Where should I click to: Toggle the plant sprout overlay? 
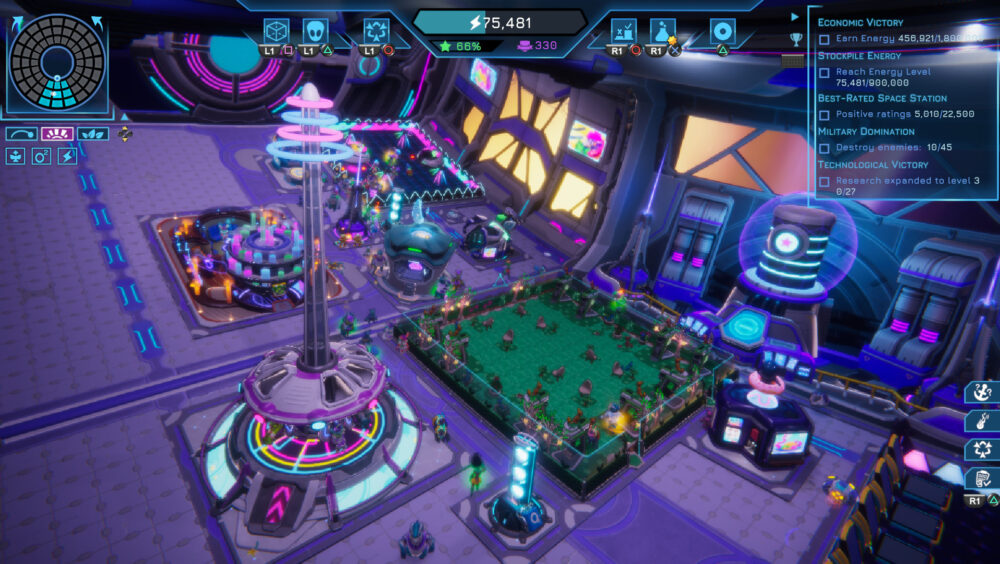click(x=15, y=156)
